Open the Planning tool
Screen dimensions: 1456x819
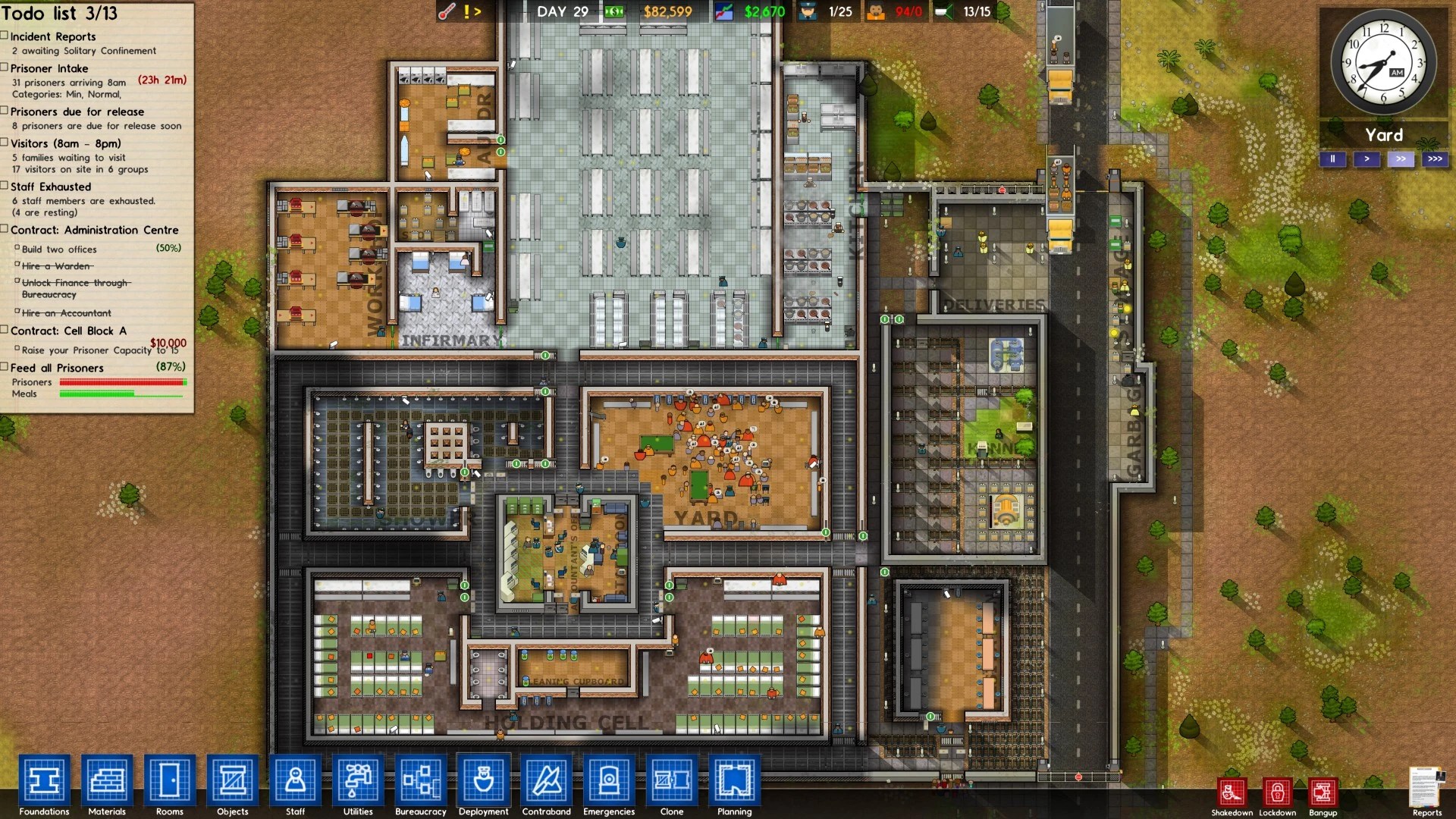(733, 783)
